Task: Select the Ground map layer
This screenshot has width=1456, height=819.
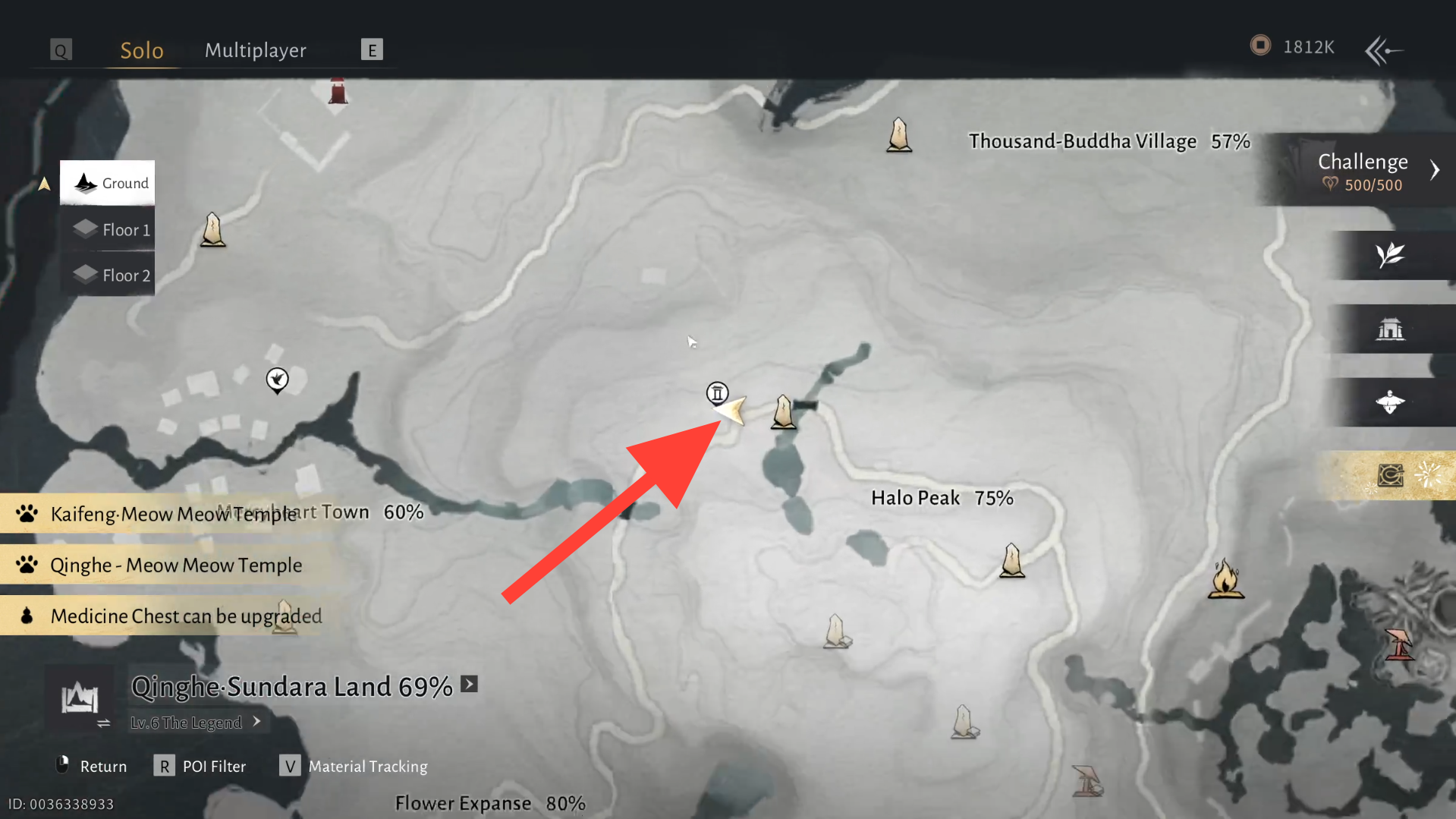Action: [107, 182]
